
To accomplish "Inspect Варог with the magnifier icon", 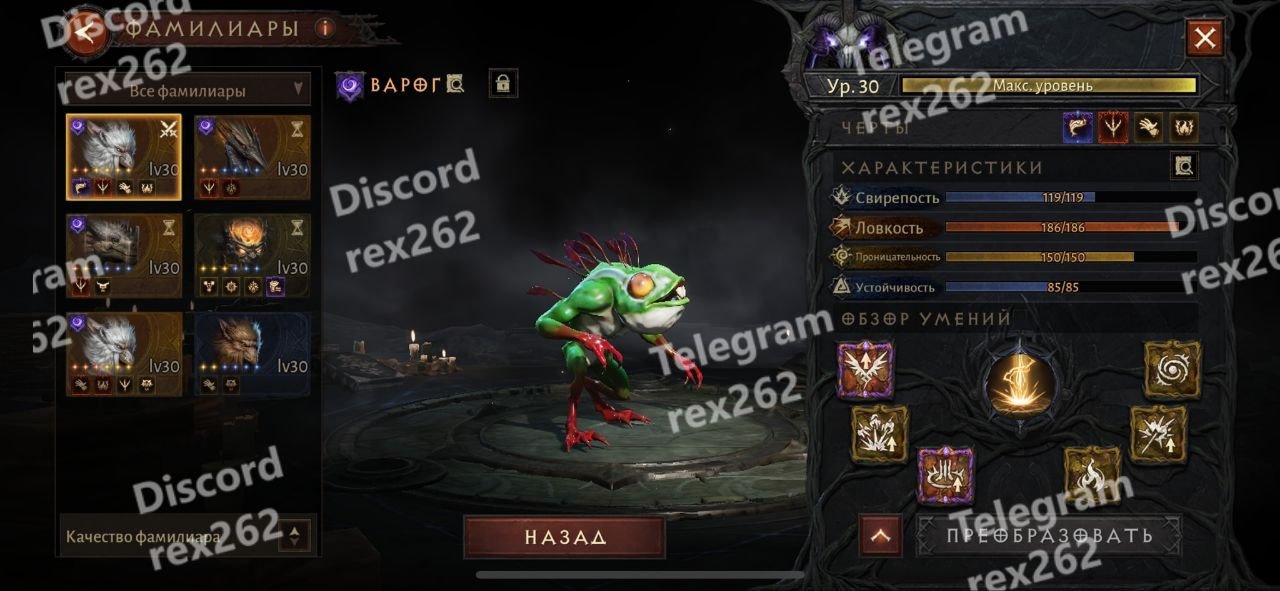I will tap(456, 84).
